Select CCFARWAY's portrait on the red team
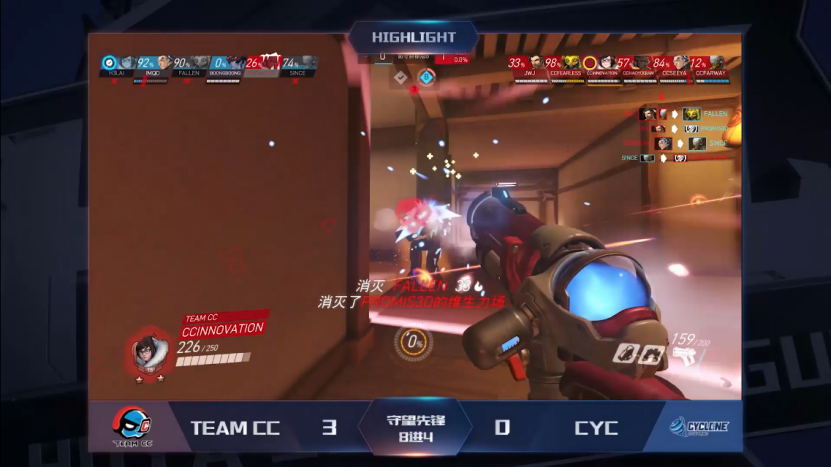831x467 pixels. tap(716, 63)
